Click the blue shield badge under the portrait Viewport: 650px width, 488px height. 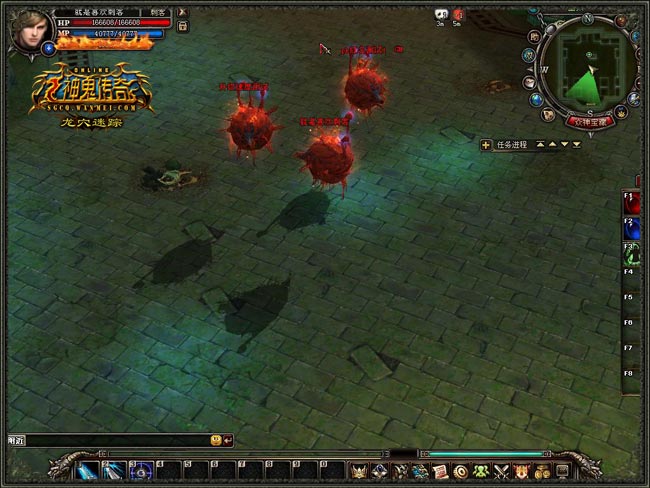coord(47,48)
